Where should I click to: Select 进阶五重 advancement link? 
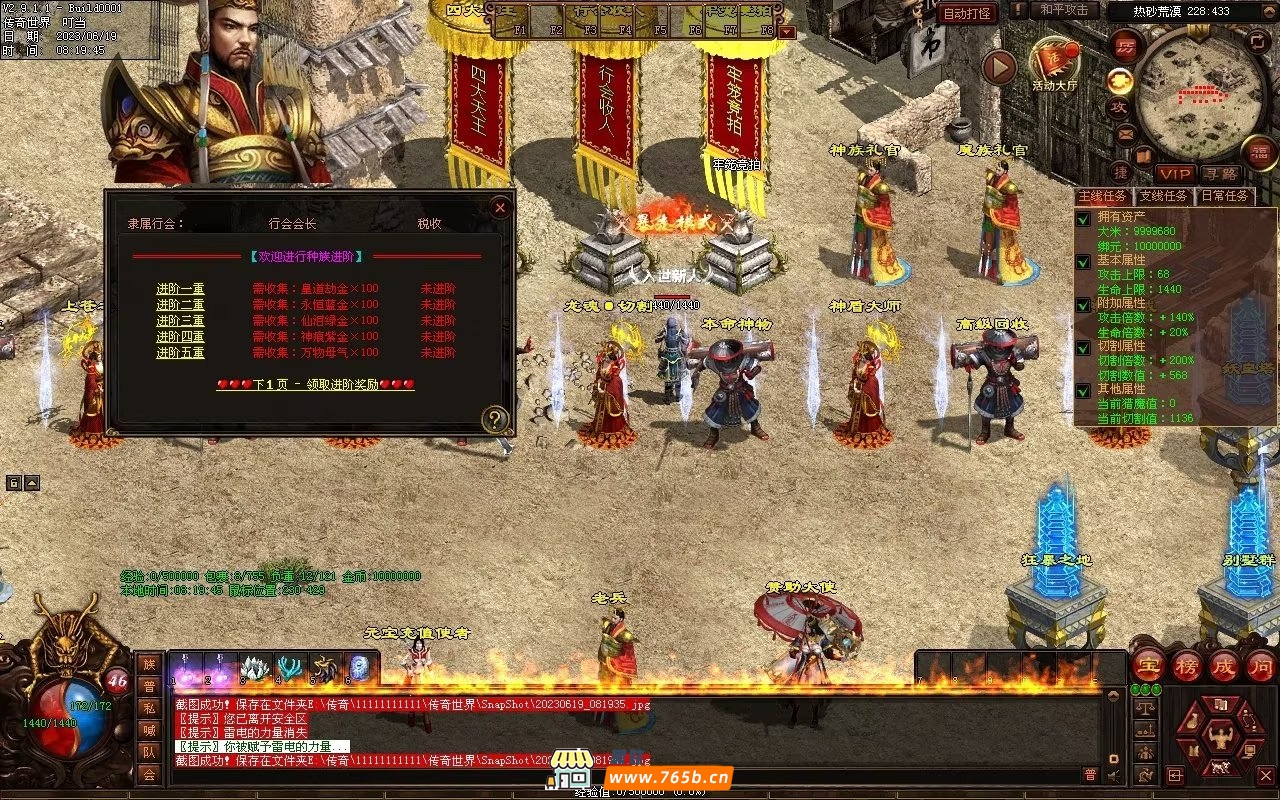tap(180, 353)
